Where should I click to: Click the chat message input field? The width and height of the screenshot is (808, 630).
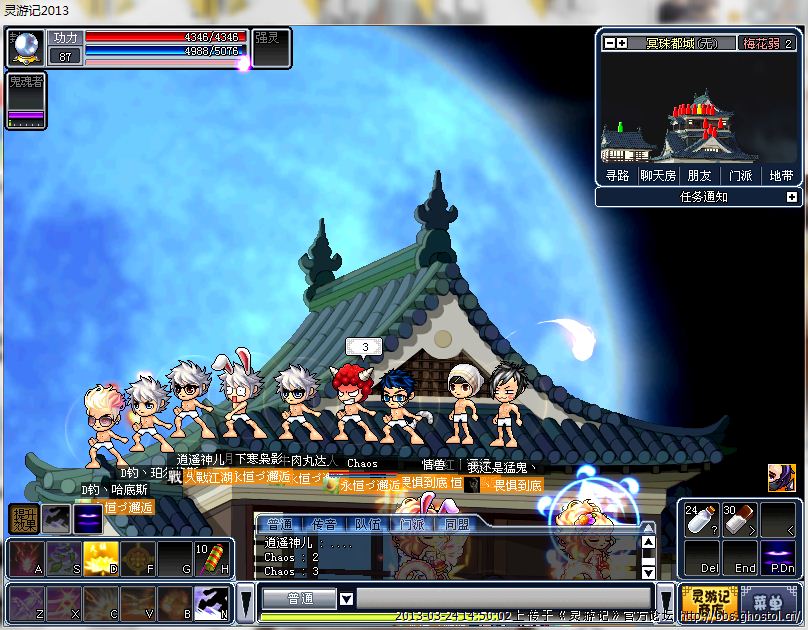point(500,599)
